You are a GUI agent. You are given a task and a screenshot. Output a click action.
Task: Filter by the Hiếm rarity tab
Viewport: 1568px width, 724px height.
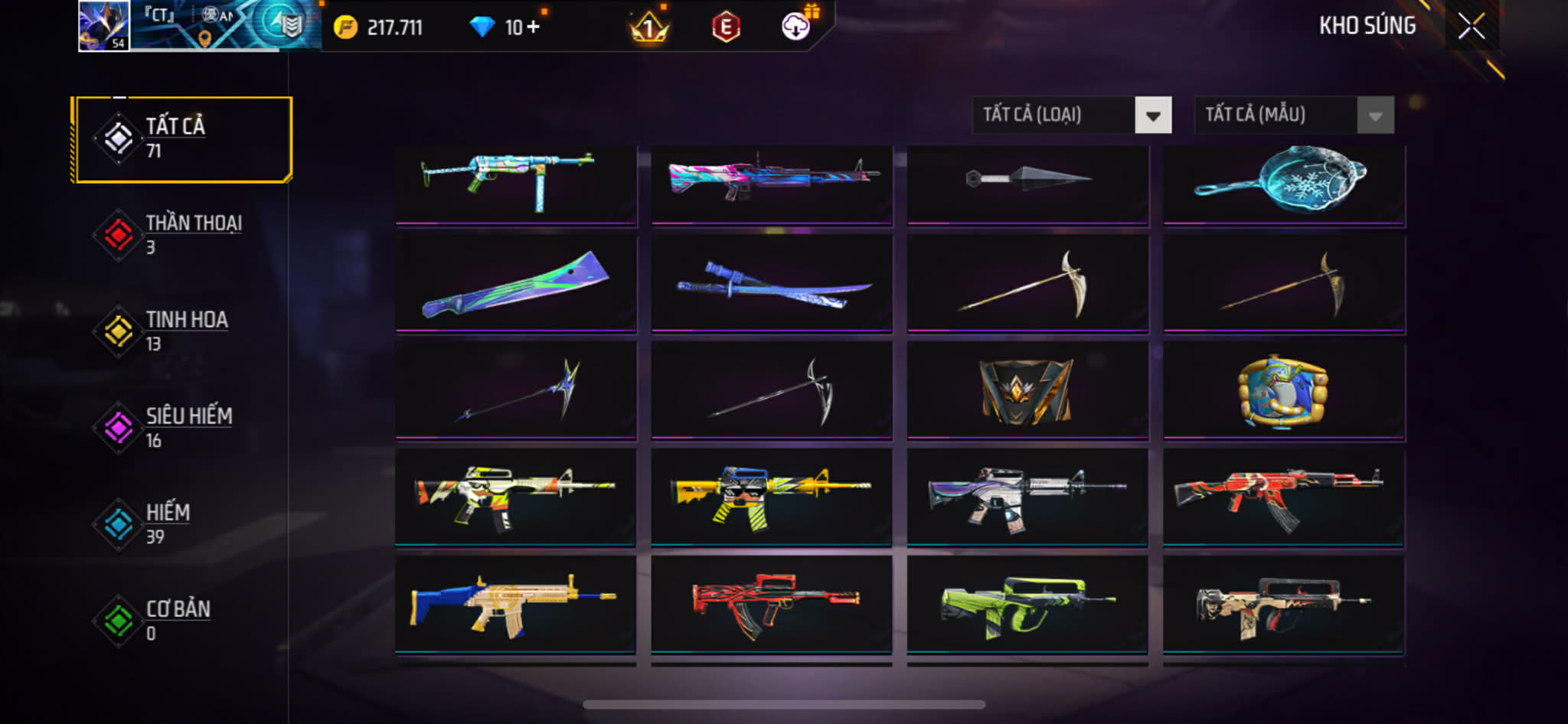pyautogui.click(x=182, y=523)
